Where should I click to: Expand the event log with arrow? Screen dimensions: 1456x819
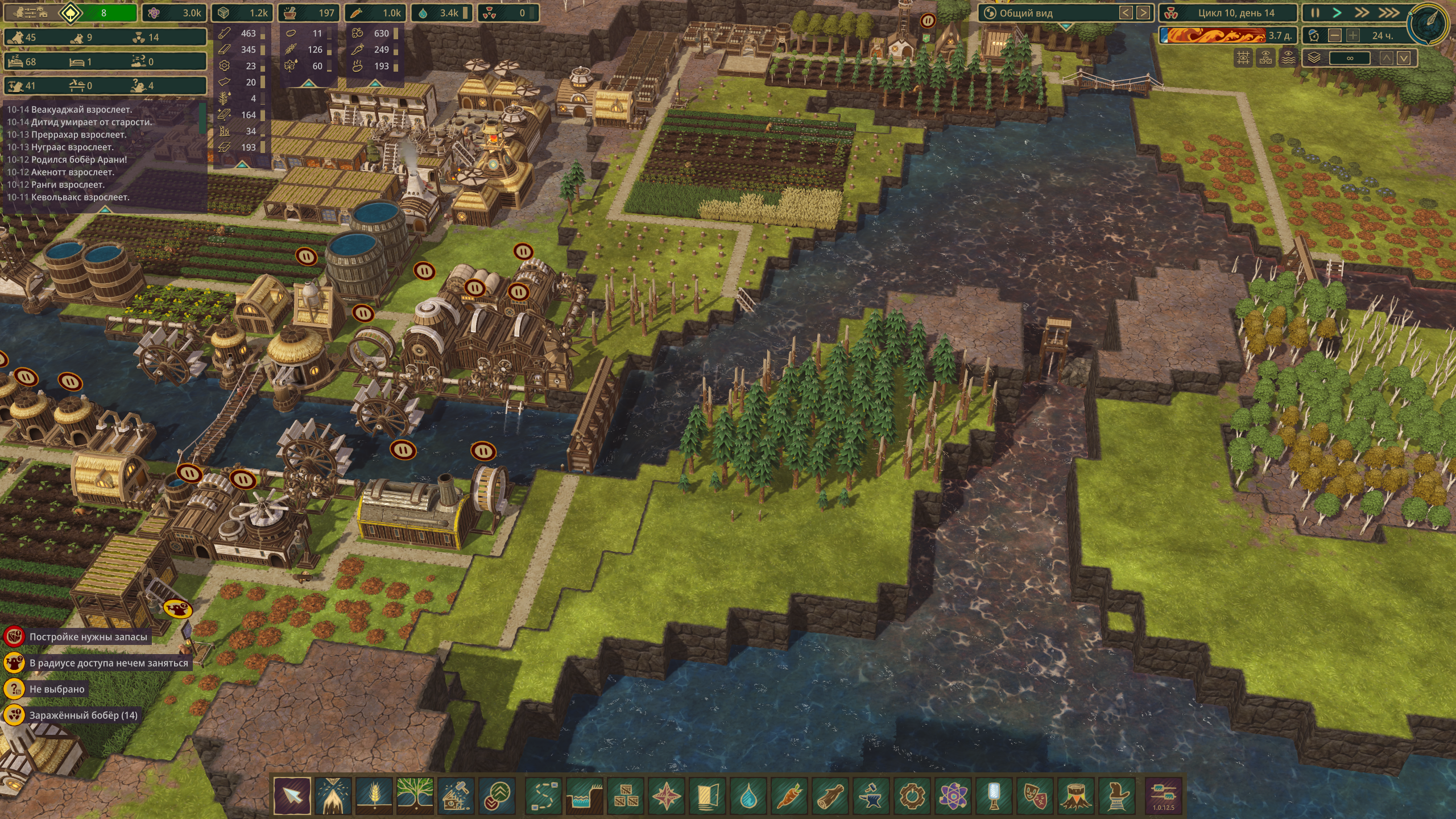click(105, 209)
